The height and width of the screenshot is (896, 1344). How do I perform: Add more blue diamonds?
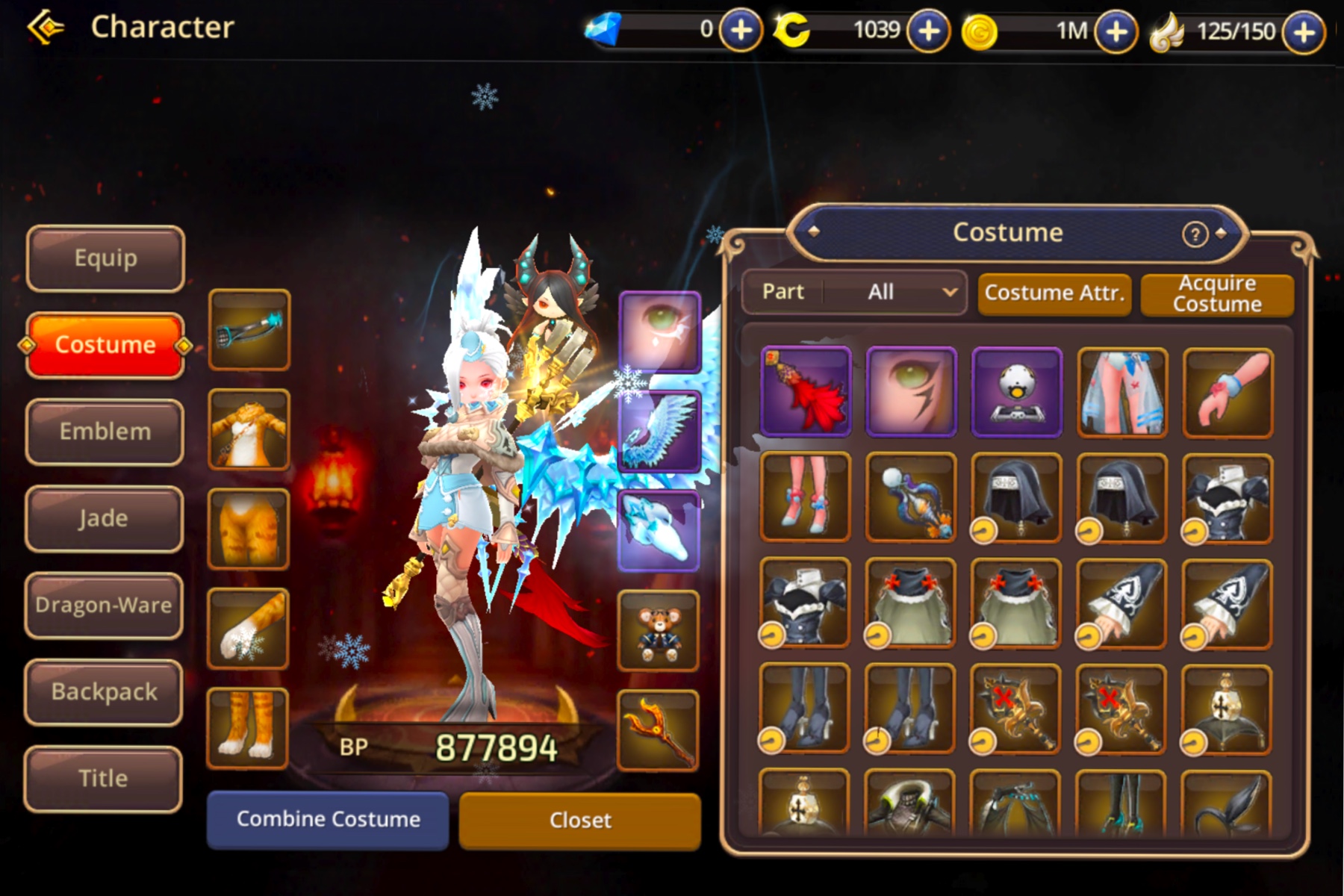[741, 31]
